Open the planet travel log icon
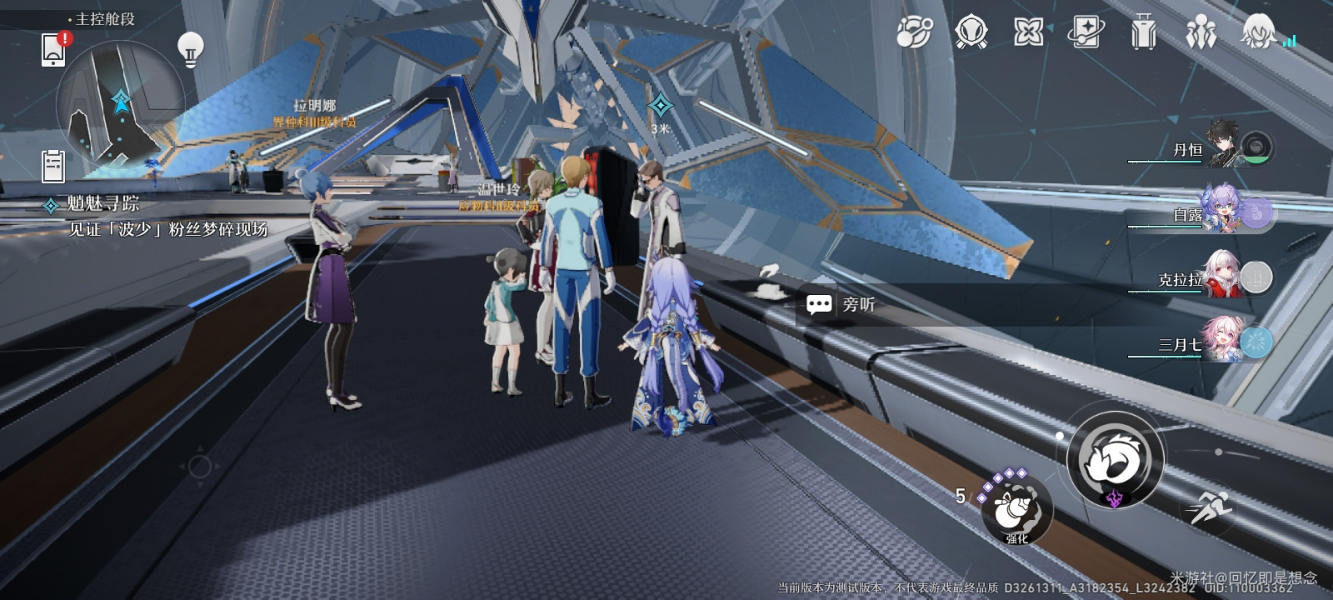The image size is (1333, 600). click(x=914, y=33)
